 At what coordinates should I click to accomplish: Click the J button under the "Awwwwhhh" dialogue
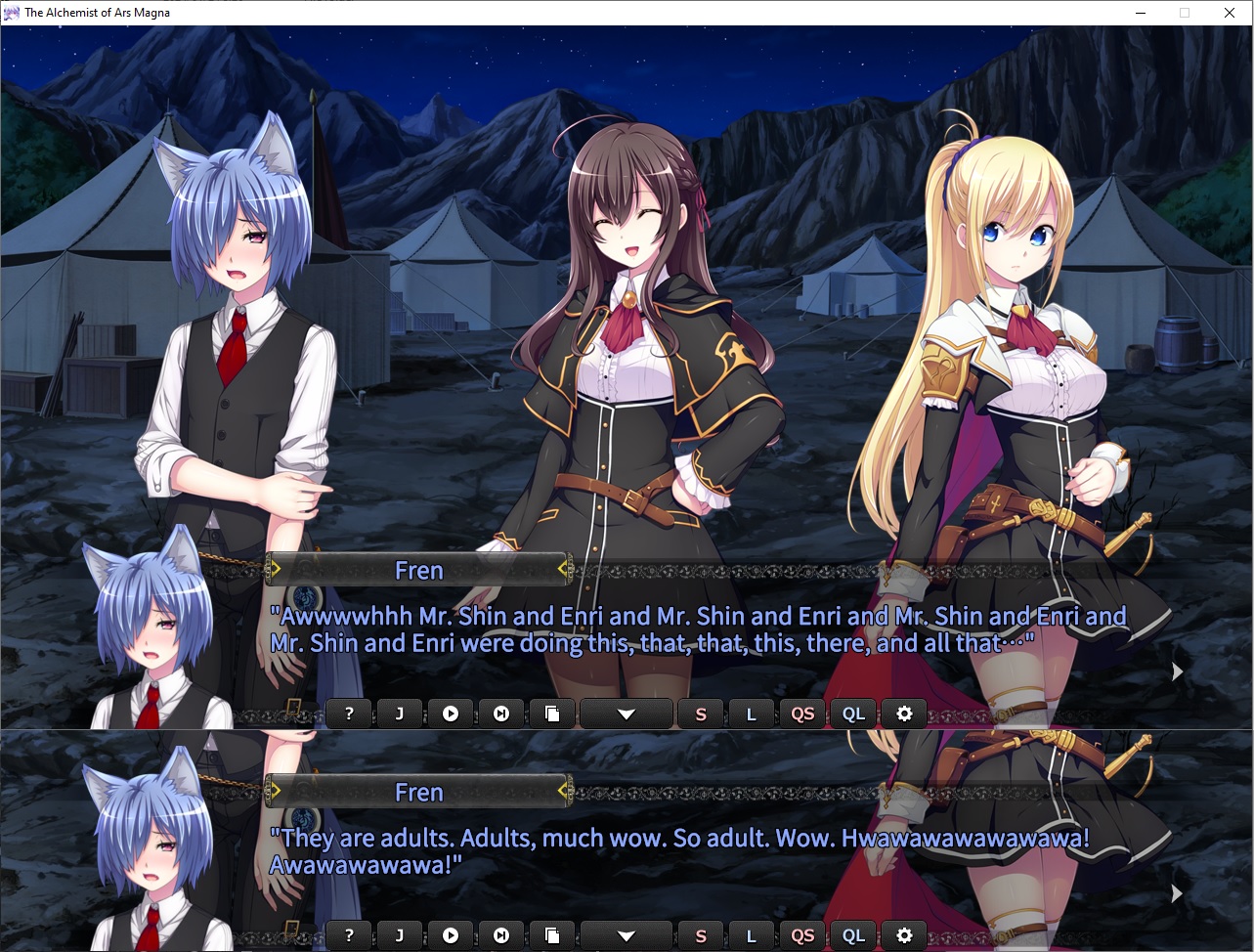pyautogui.click(x=400, y=714)
